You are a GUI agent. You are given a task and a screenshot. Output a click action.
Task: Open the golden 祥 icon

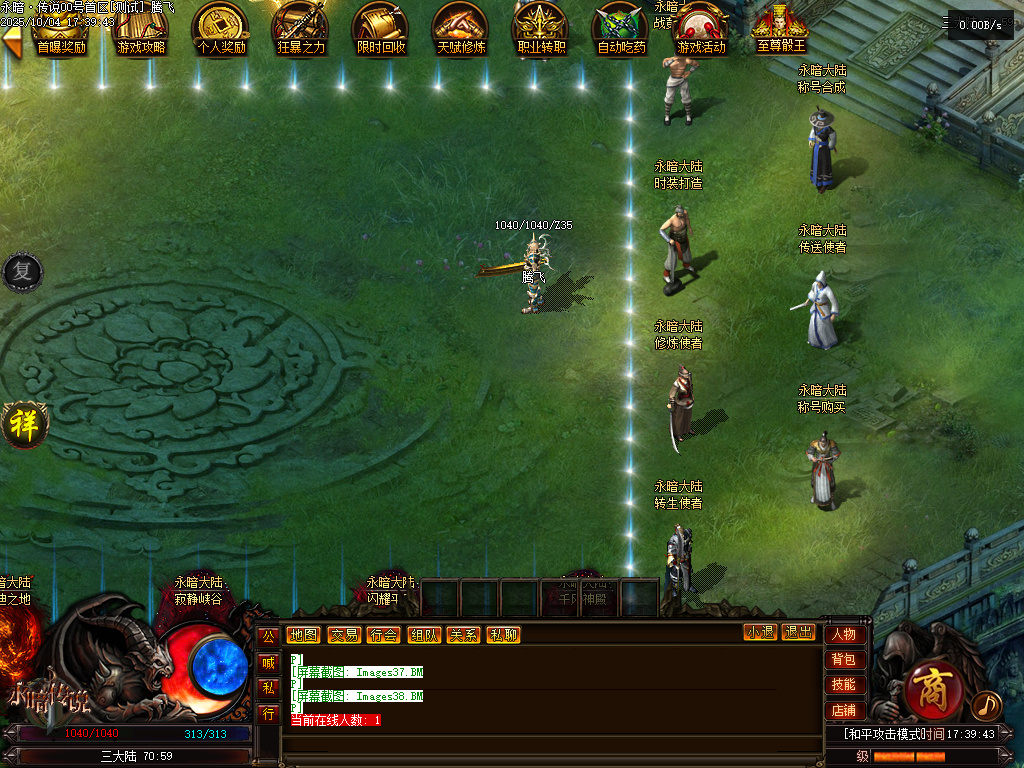(x=22, y=424)
